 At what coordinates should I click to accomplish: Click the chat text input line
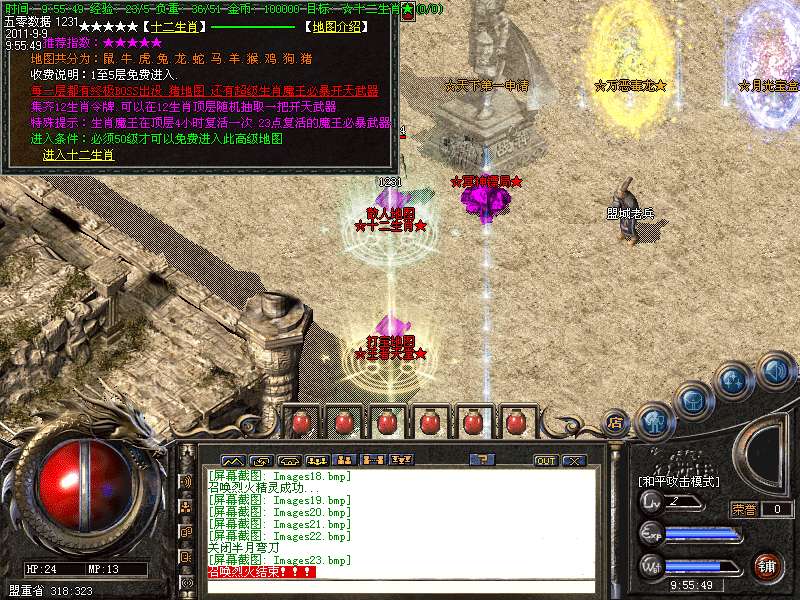(400, 587)
